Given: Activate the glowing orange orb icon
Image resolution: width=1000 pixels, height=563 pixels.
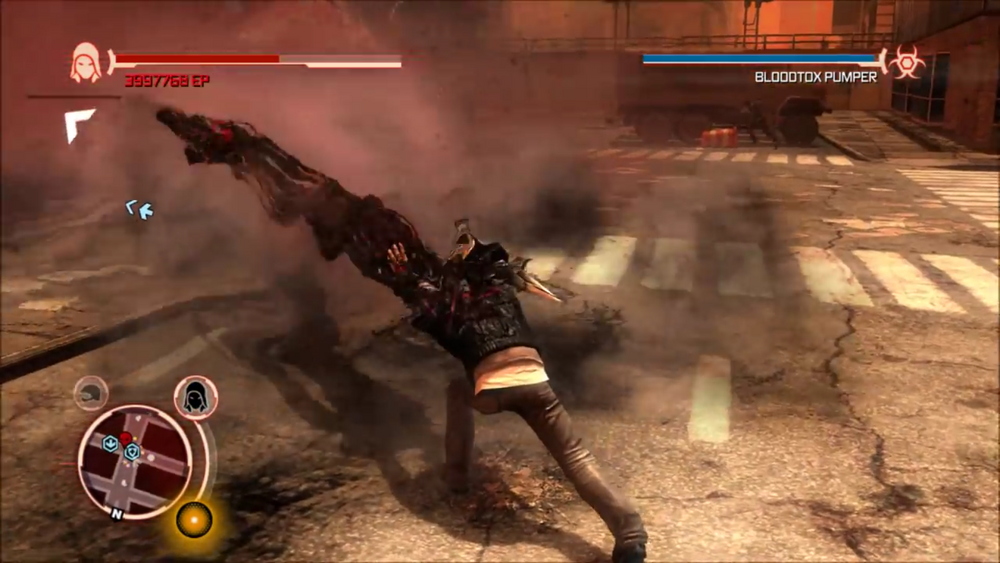Looking at the screenshot, I should pos(194,519).
